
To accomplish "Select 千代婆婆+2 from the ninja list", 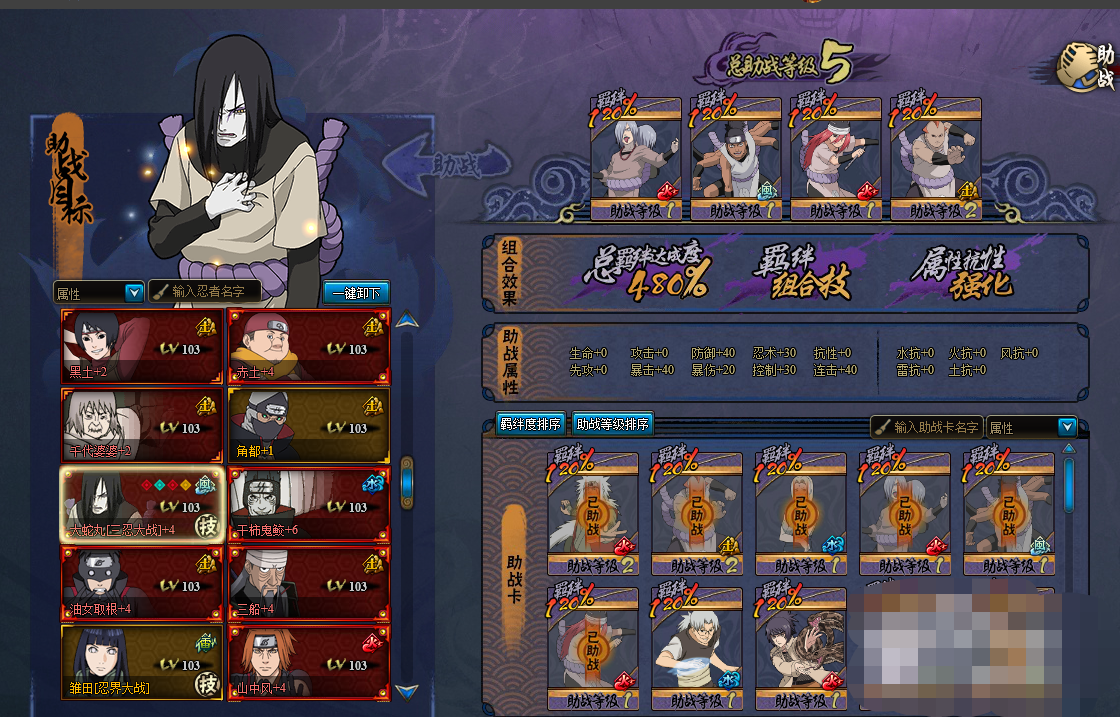I will coord(142,425).
